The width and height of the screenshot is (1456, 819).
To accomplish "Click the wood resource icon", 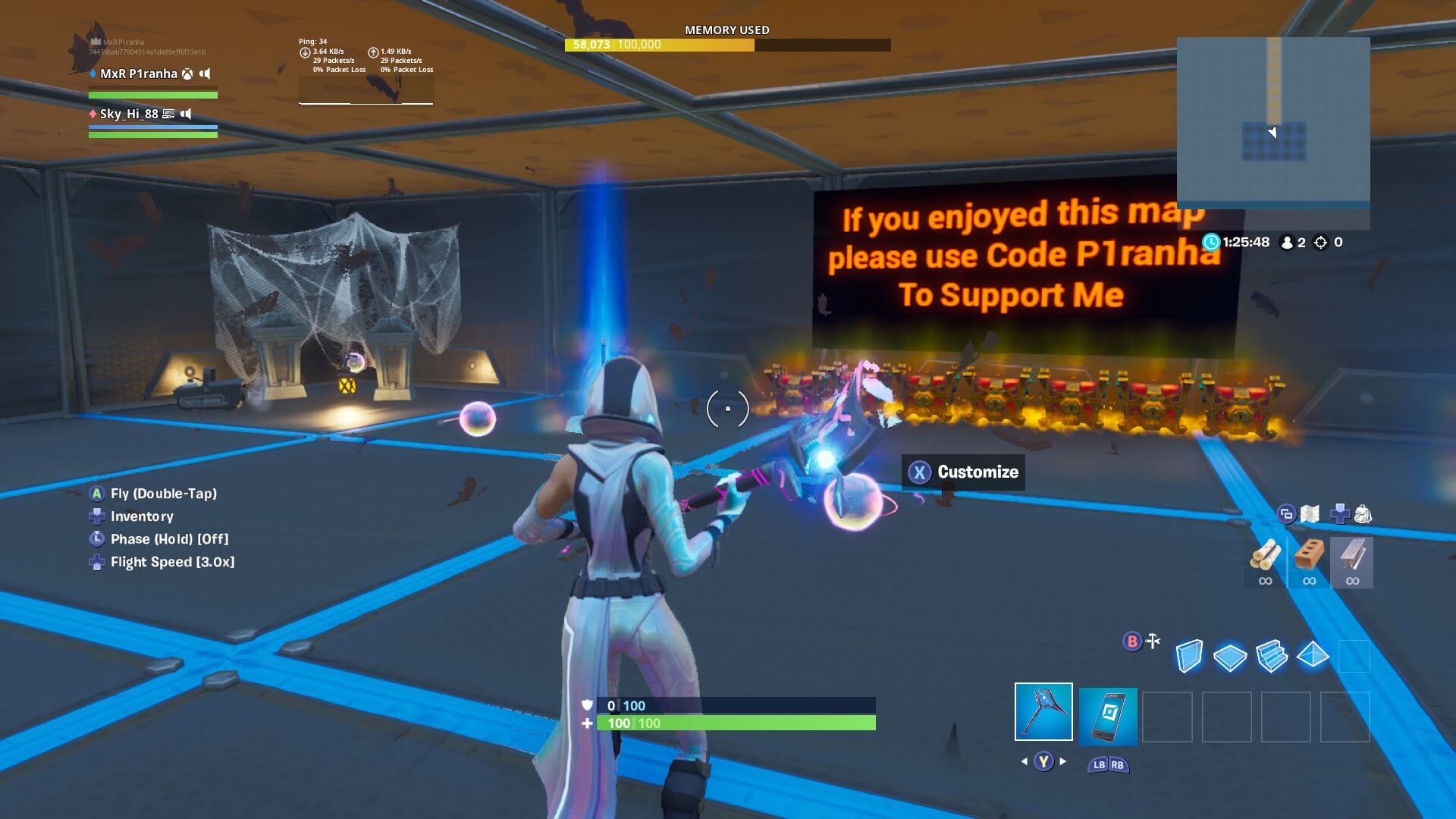I will [1266, 554].
